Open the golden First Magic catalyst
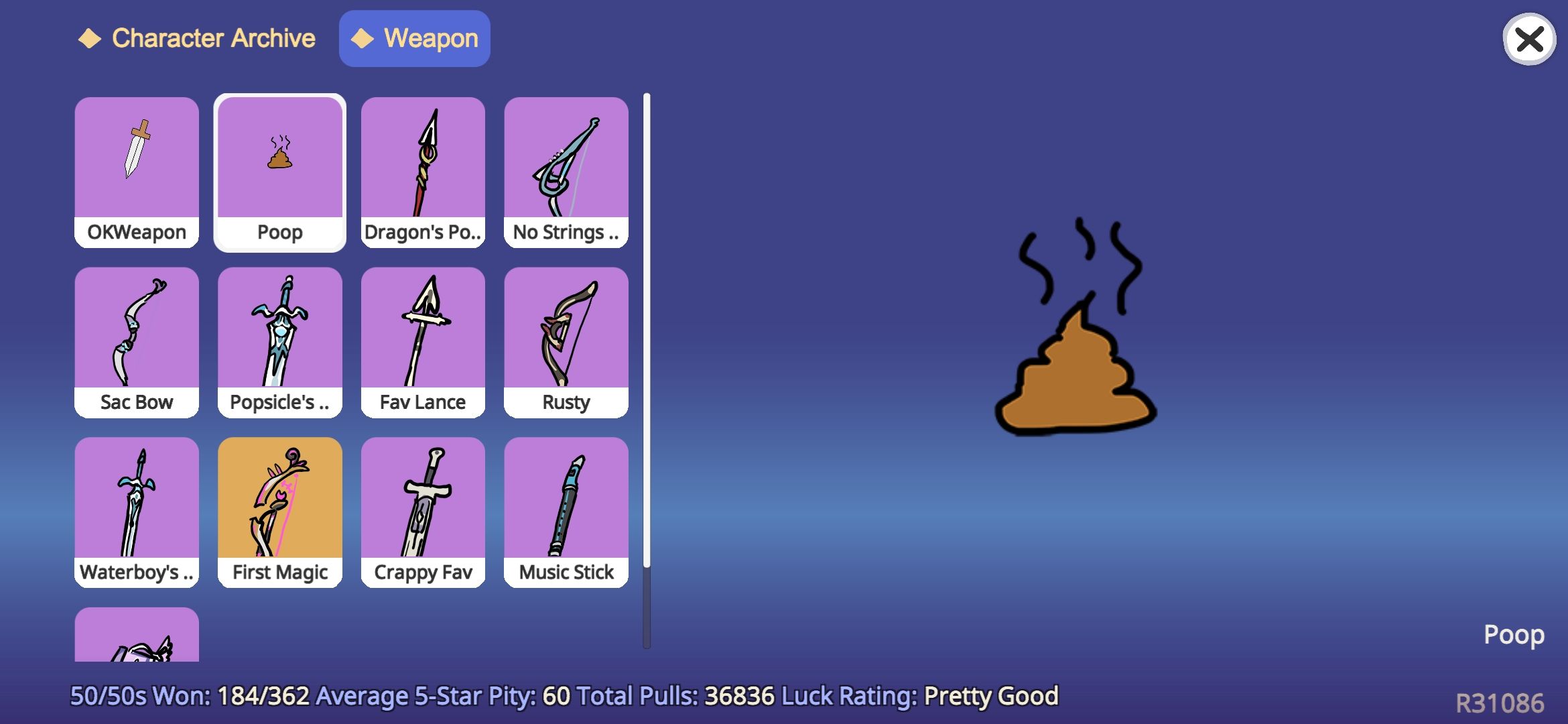1568x724 pixels. pyautogui.click(x=279, y=503)
